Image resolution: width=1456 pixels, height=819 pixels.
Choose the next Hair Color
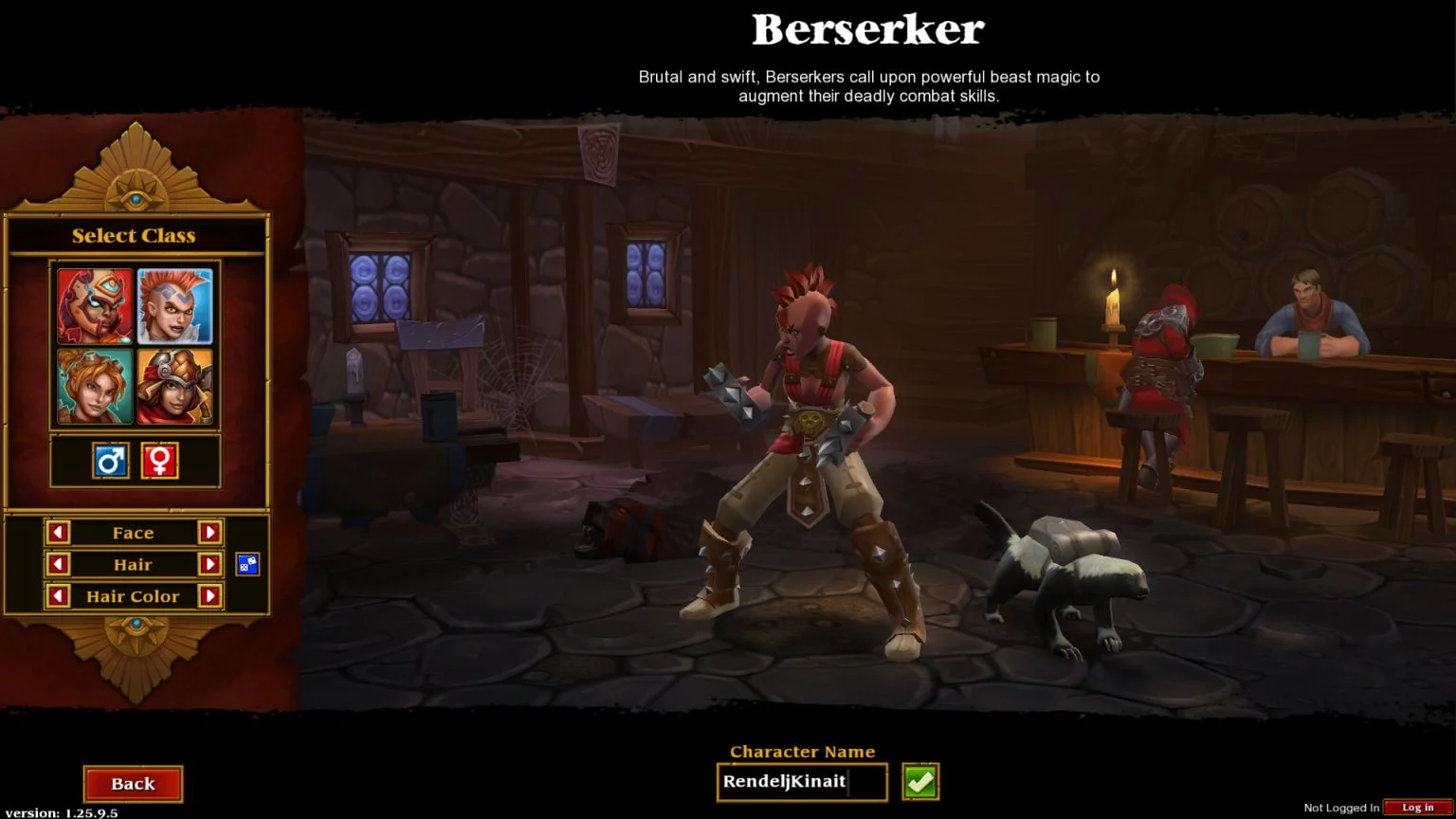click(x=209, y=596)
